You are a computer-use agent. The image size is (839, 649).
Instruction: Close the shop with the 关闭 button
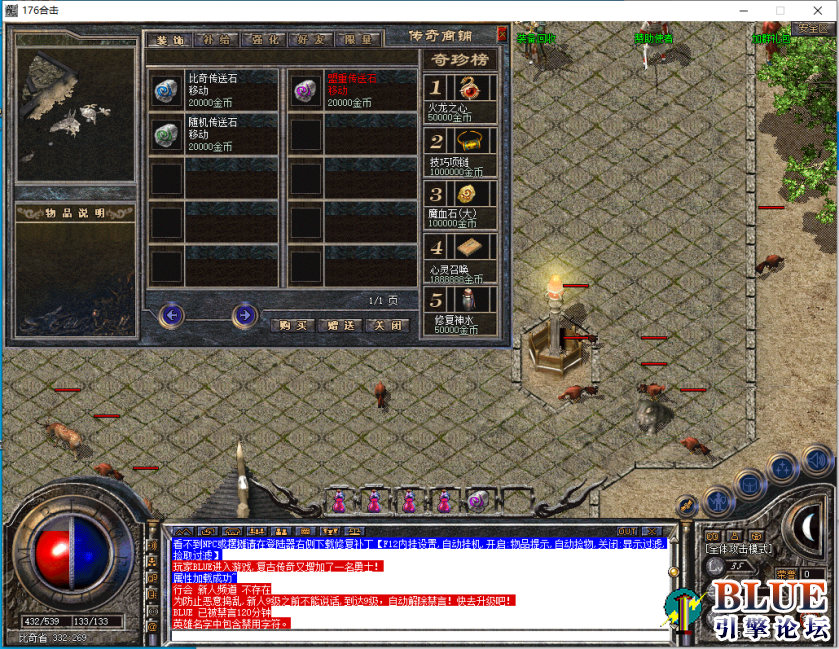coord(386,325)
